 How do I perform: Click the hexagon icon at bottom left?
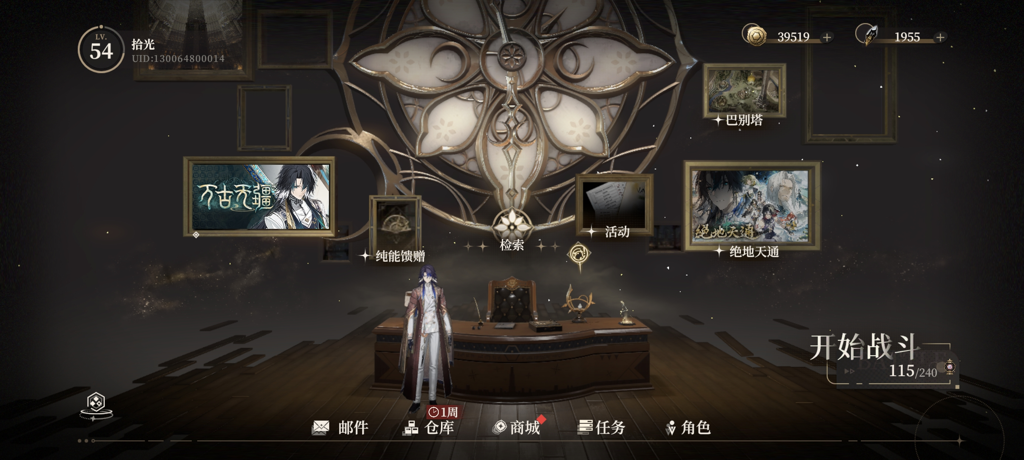[x=96, y=403]
